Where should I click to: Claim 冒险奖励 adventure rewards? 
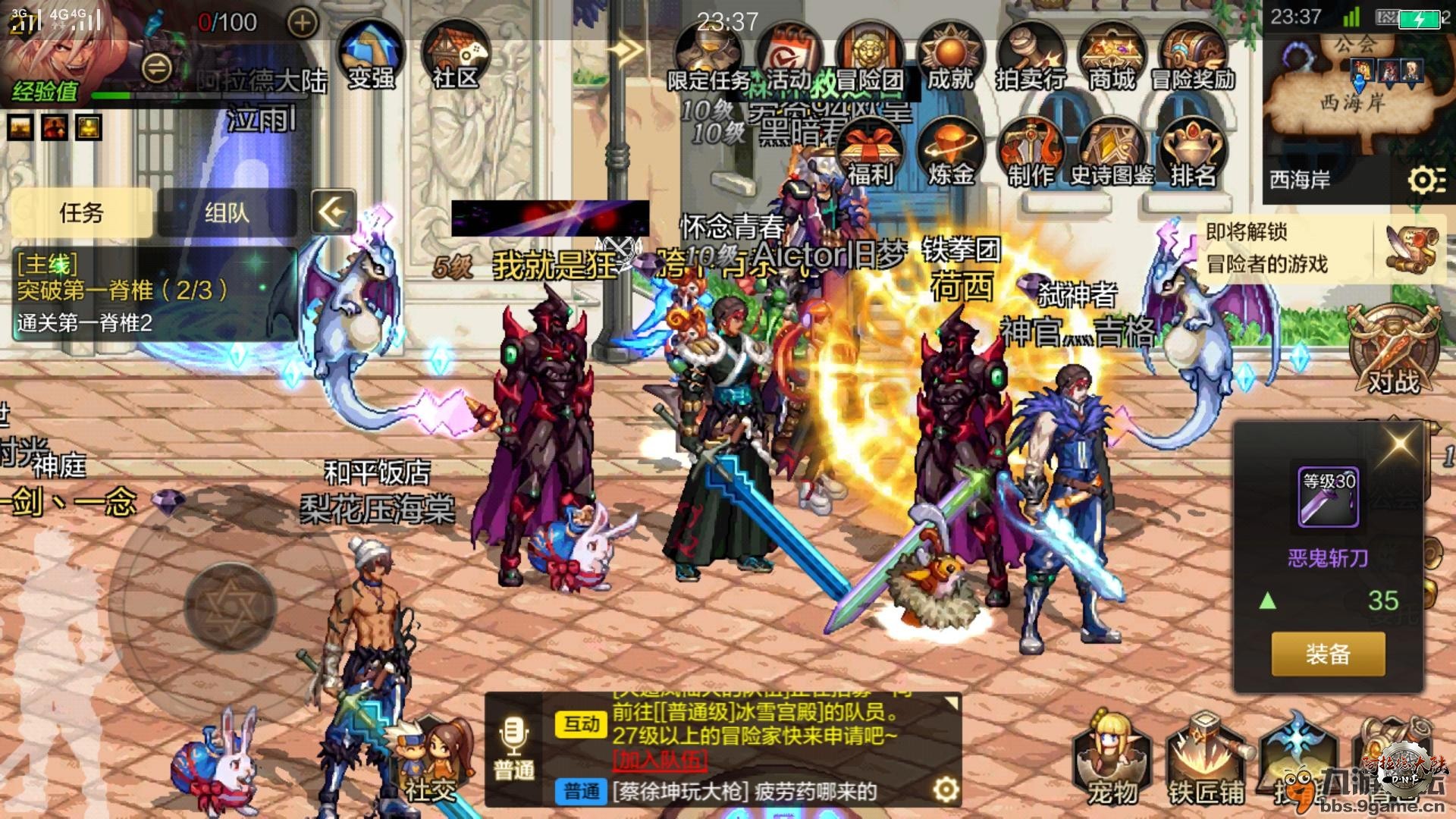click(x=1193, y=58)
